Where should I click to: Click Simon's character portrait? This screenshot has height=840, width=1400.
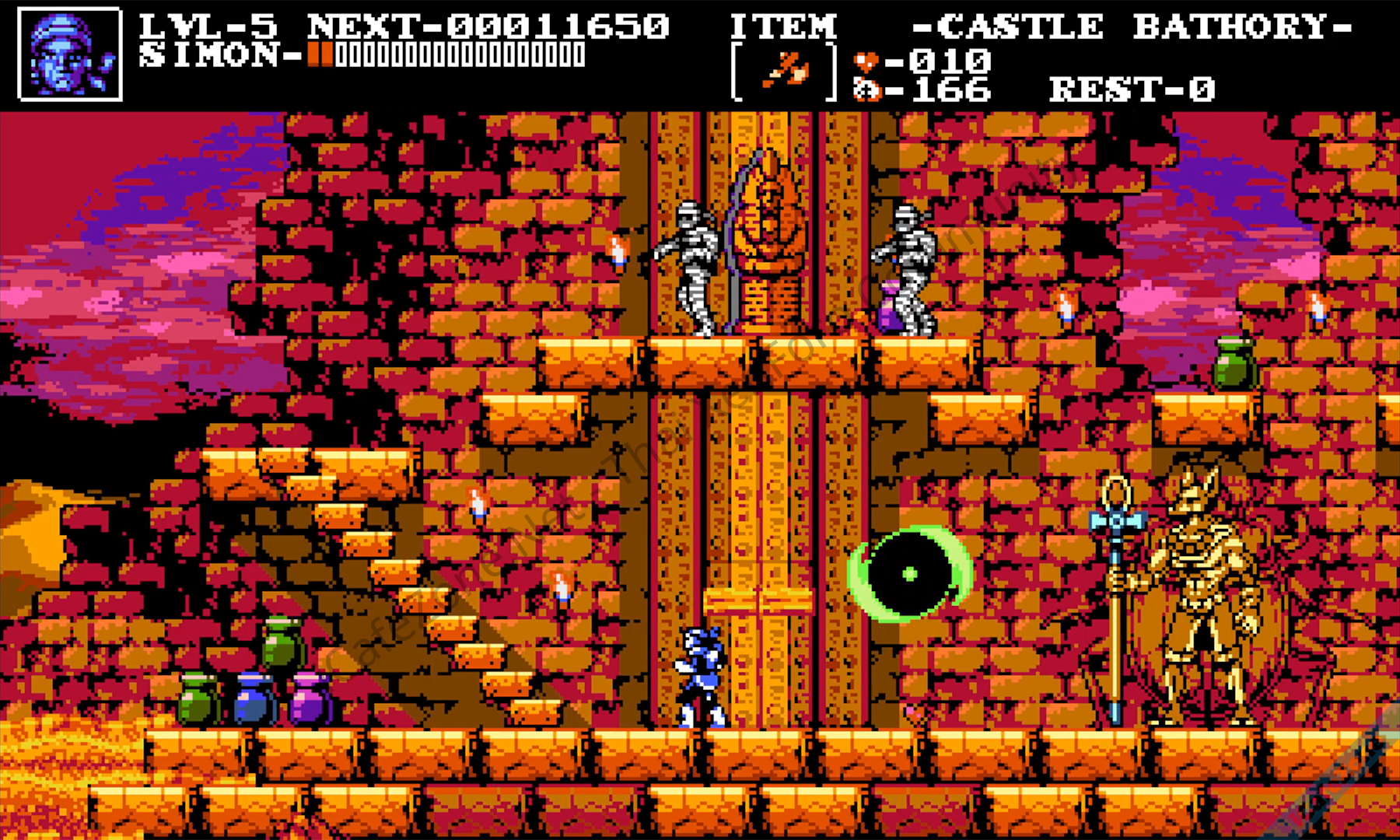(x=70, y=54)
